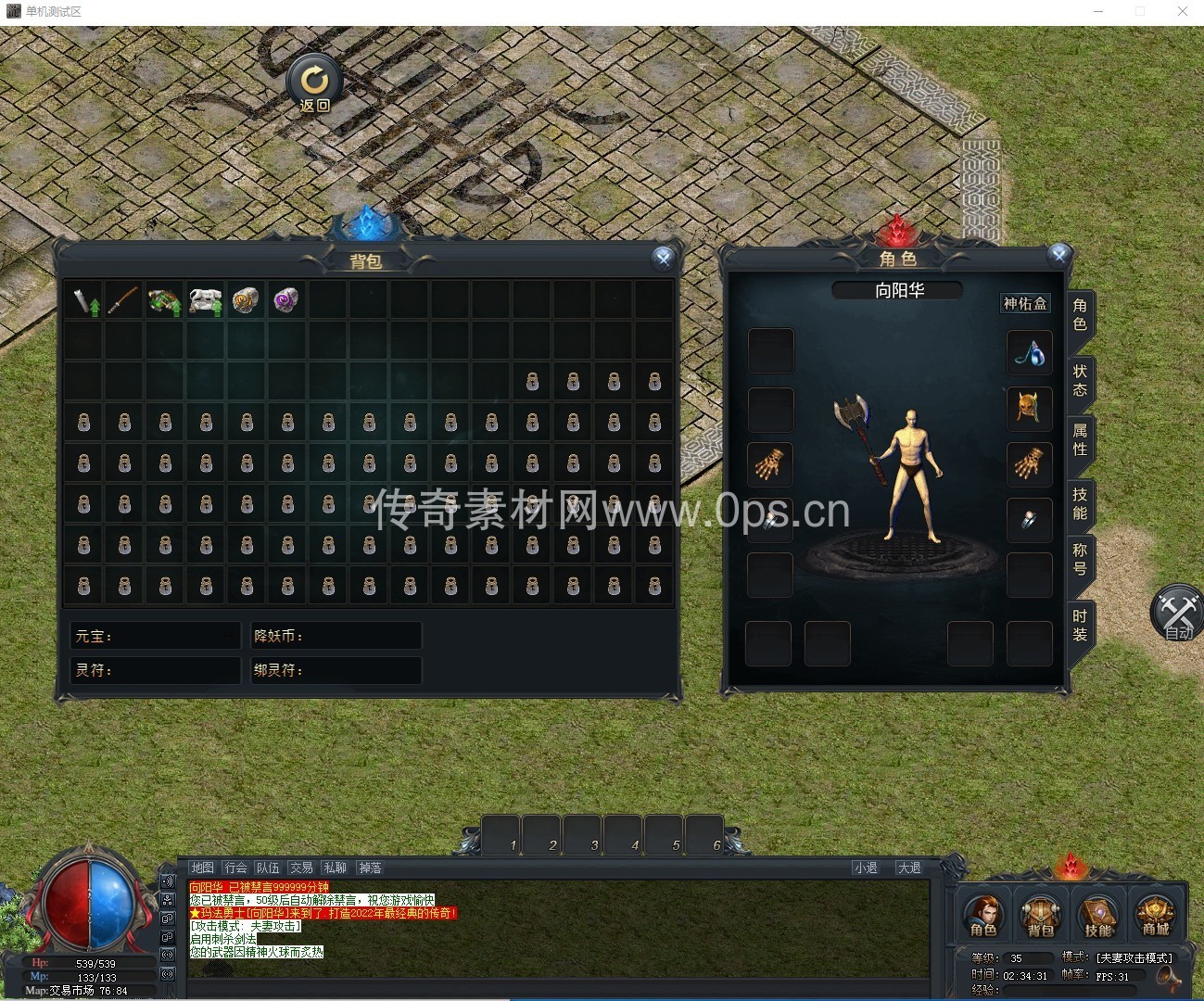Image resolution: width=1204 pixels, height=1001 pixels.
Task: Switch to the 状态 tab
Action: pos(1080,380)
